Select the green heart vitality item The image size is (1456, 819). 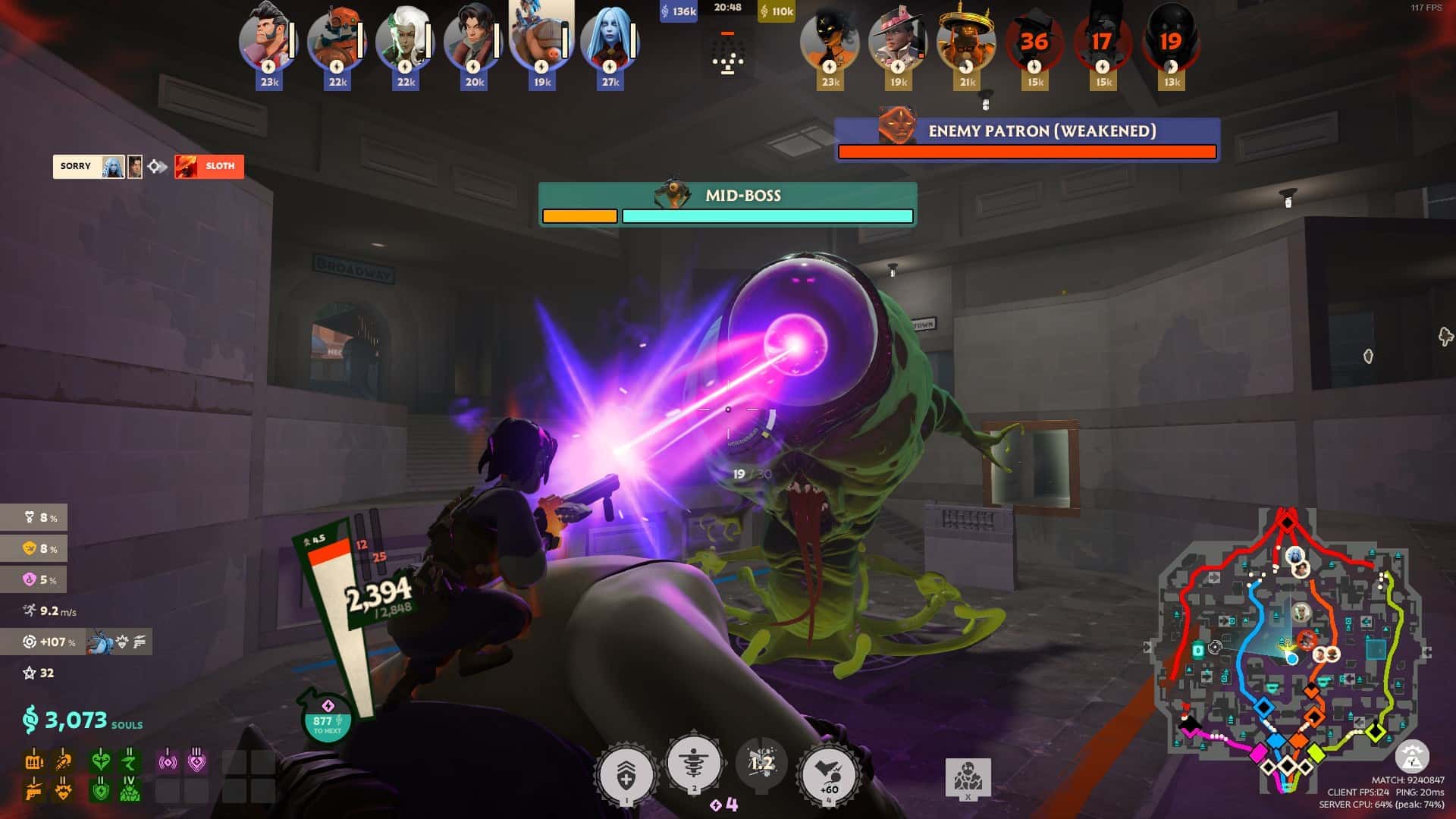(100, 760)
